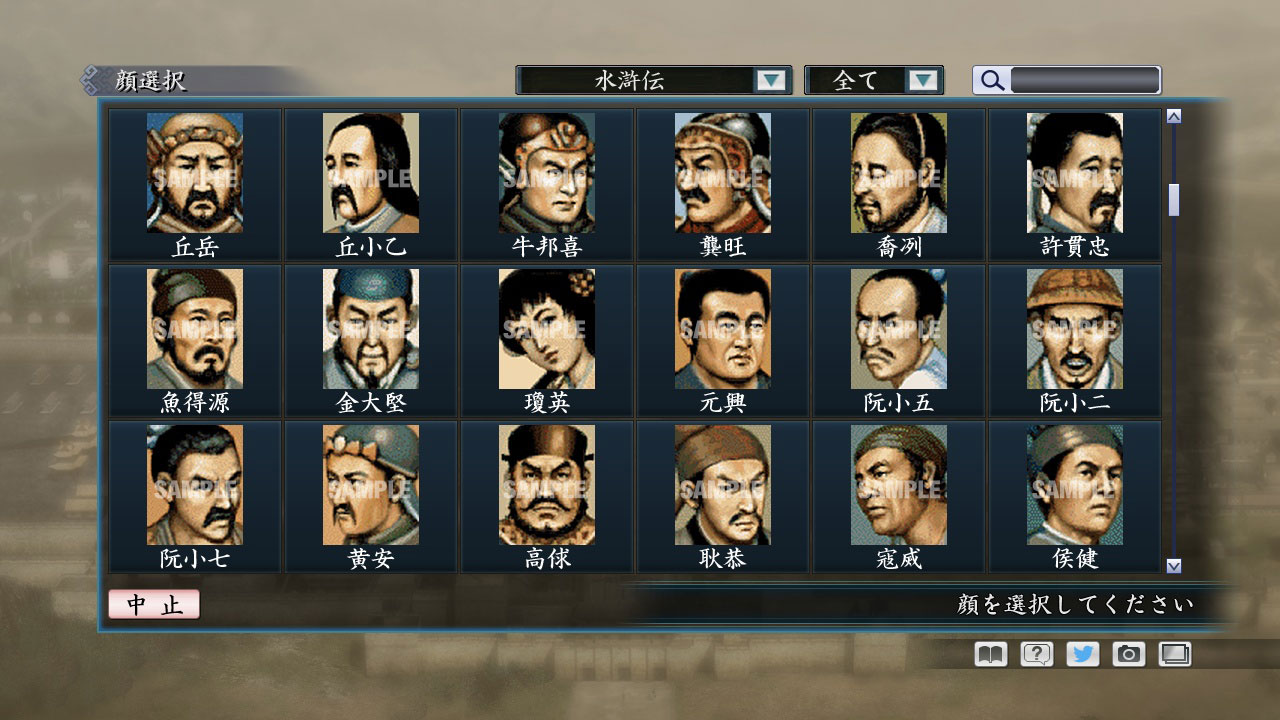Viewport: 1280px width, 720px height.
Task: Select the 高俅 face portrait
Action: click(545, 485)
